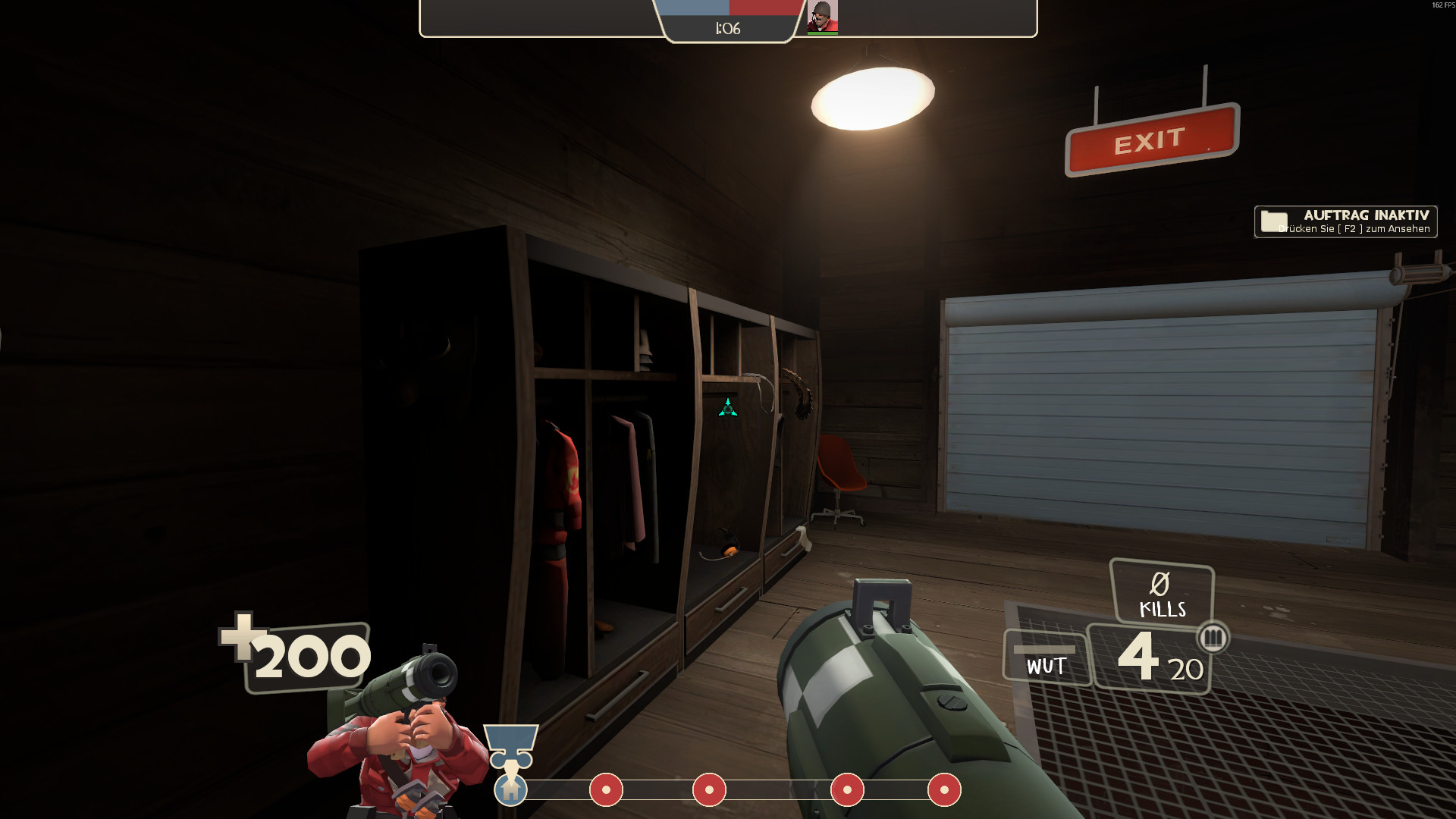Click the green crosshair triangle at screen center
Viewport: 1456px width, 819px height.
point(726,406)
